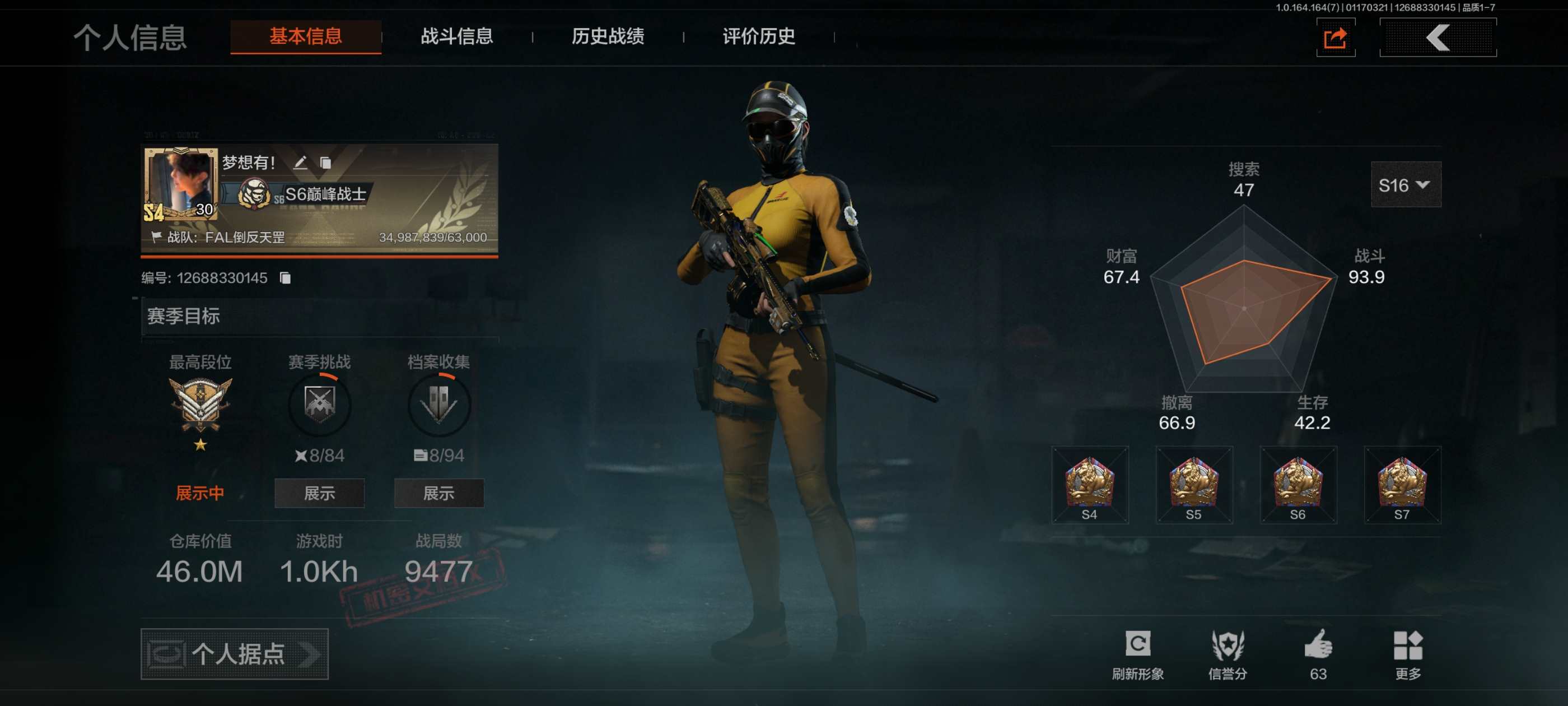Image resolution: width=1568 pixels, height=706 pixels.
Task: Open the 历史战绩 tab
Action: coord(608,36)
